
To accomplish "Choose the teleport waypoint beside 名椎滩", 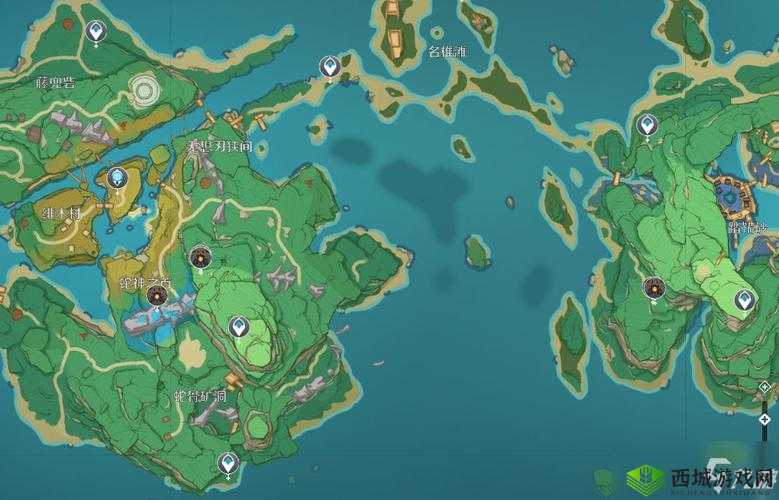I will click(x=329, y=67).
